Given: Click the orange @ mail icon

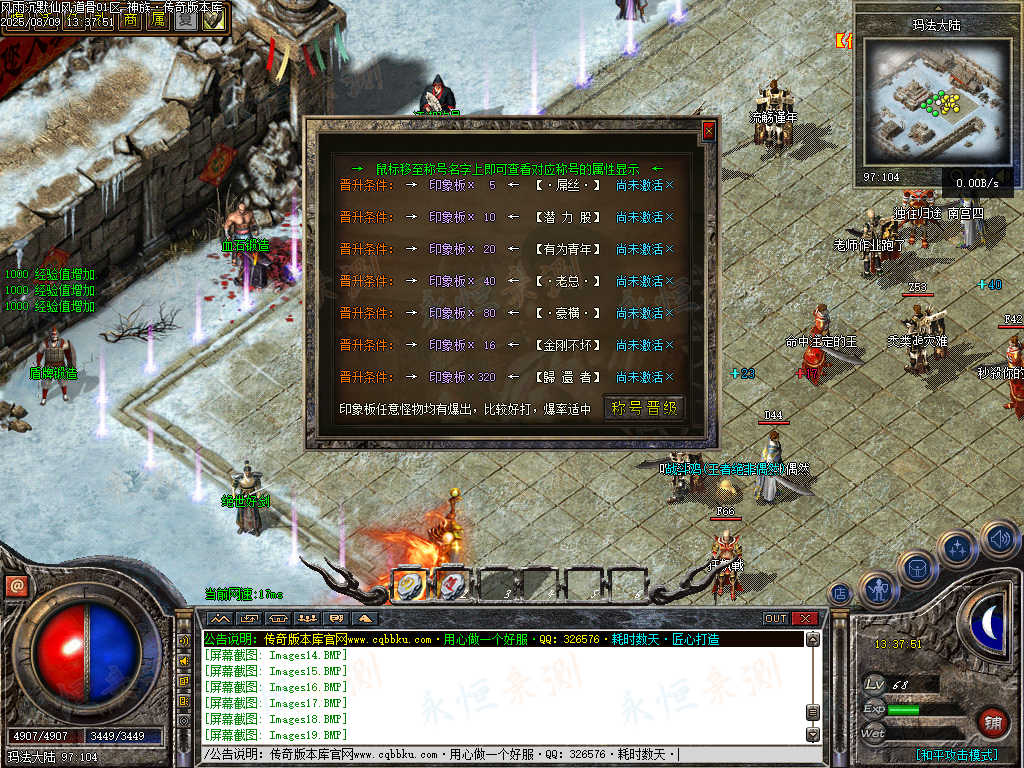Looking at the screenshot, I should point(15,586).
